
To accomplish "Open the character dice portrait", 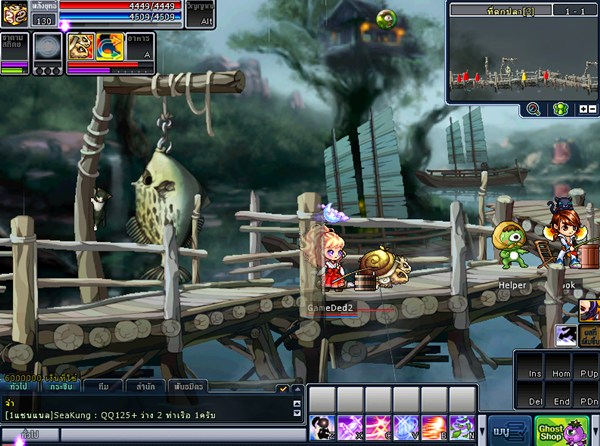I will pyautogui.click(x=15, y=14).
